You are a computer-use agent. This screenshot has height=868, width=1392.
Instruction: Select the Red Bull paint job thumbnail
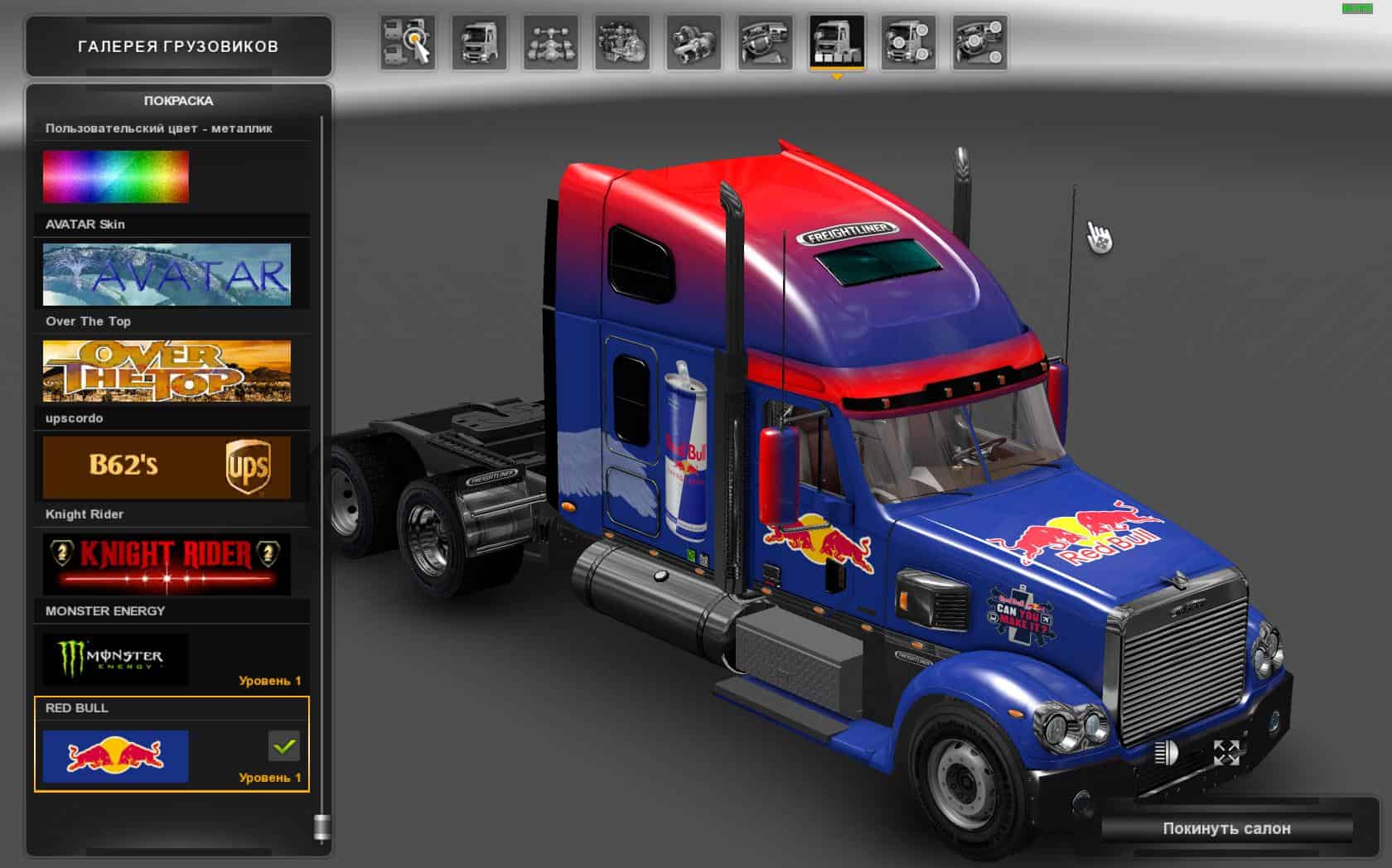pos(116,756)
